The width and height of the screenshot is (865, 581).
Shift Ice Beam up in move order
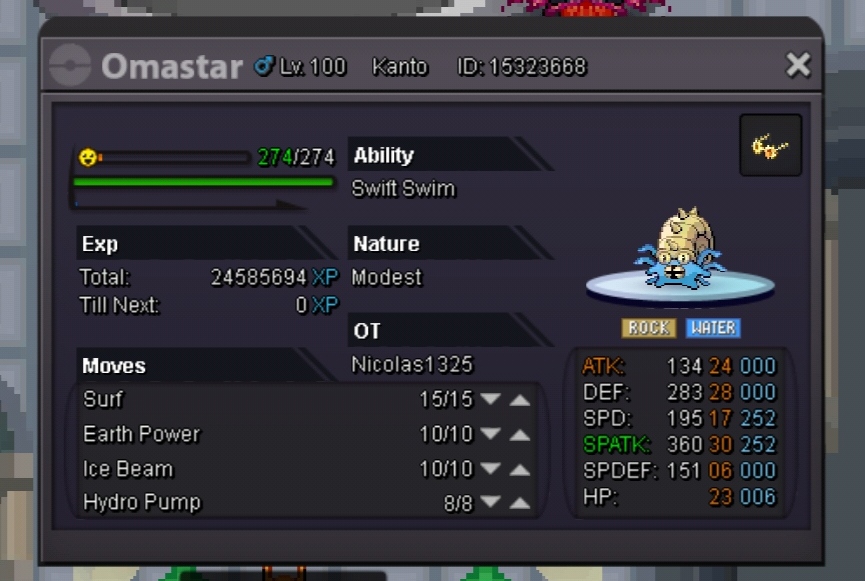point(520,469)
